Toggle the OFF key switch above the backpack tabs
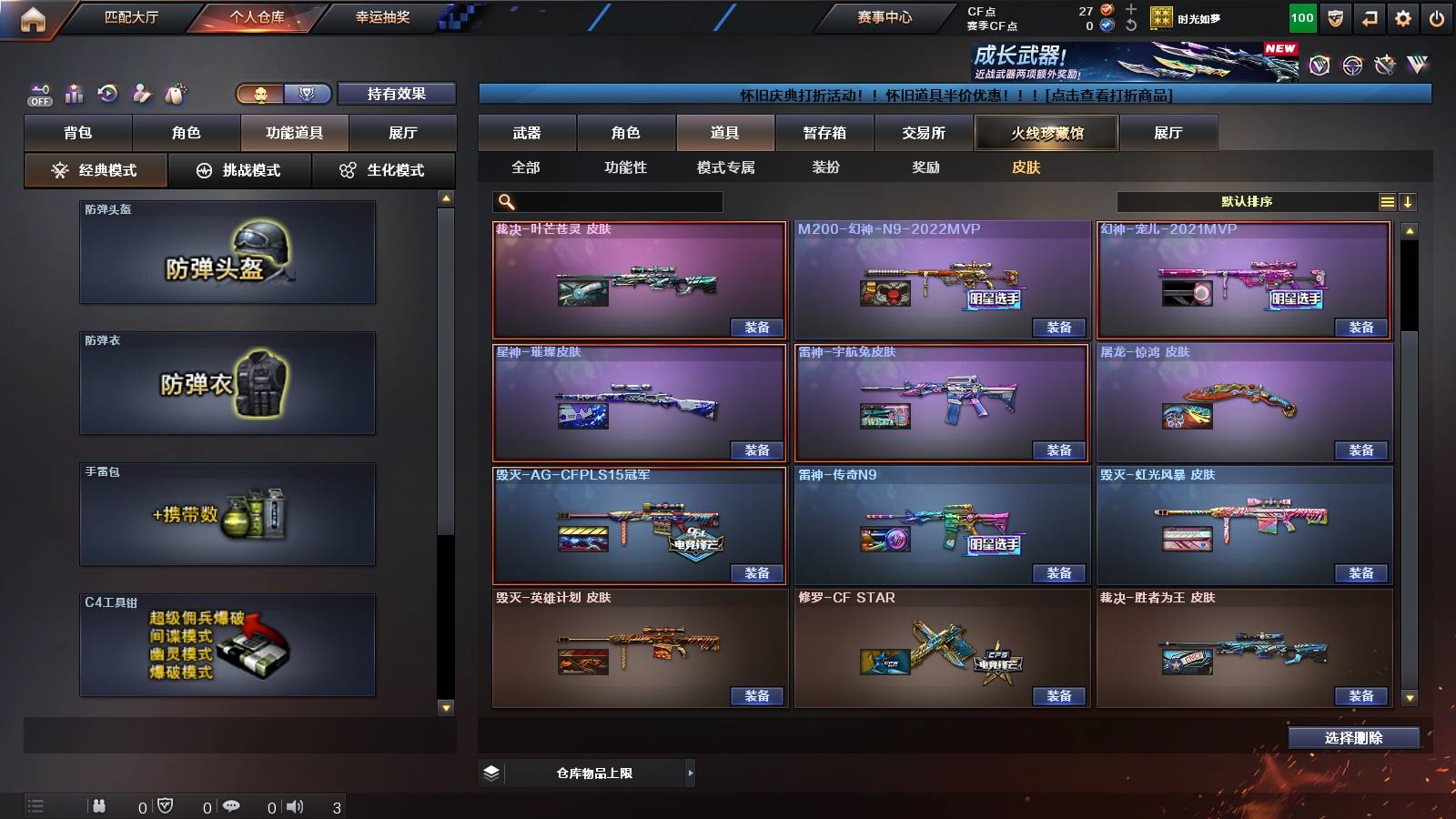The image size is (1456, 819). (x=38, y=94)
